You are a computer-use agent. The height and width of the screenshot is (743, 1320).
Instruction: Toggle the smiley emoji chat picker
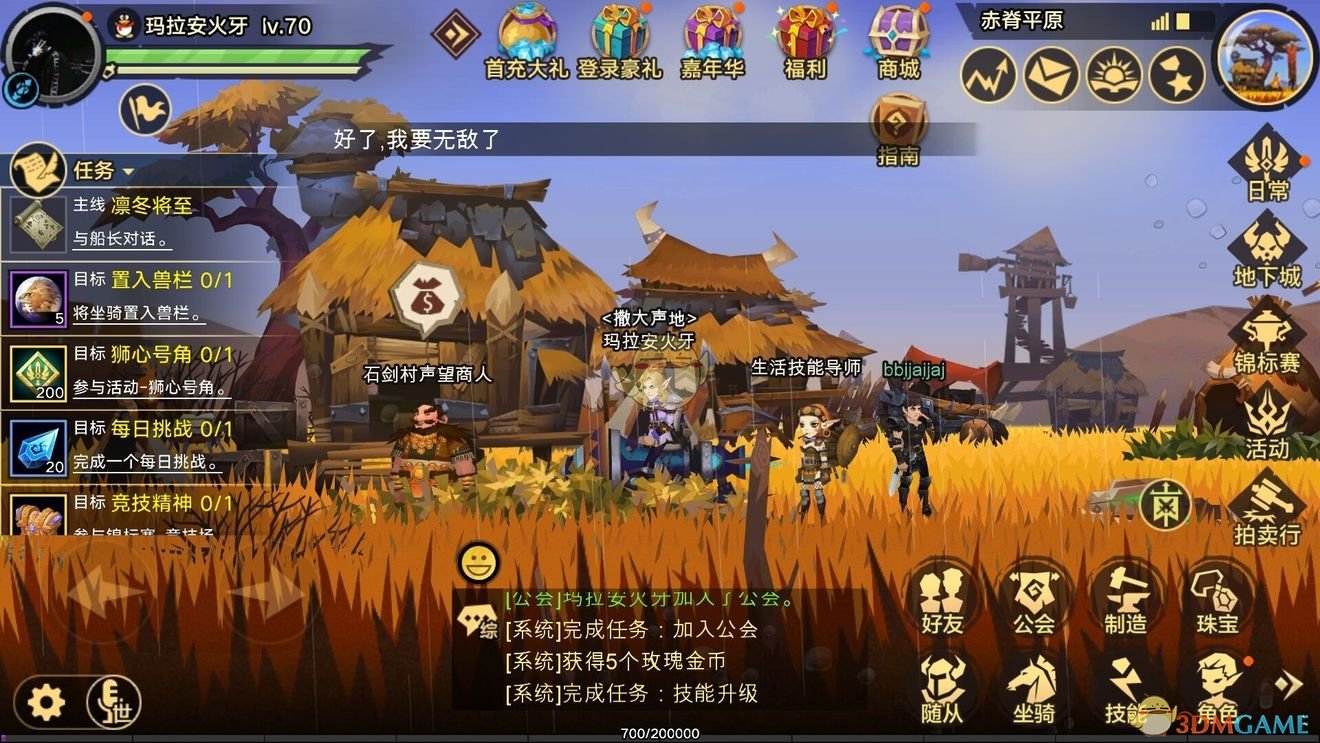(x=478, y=563)
